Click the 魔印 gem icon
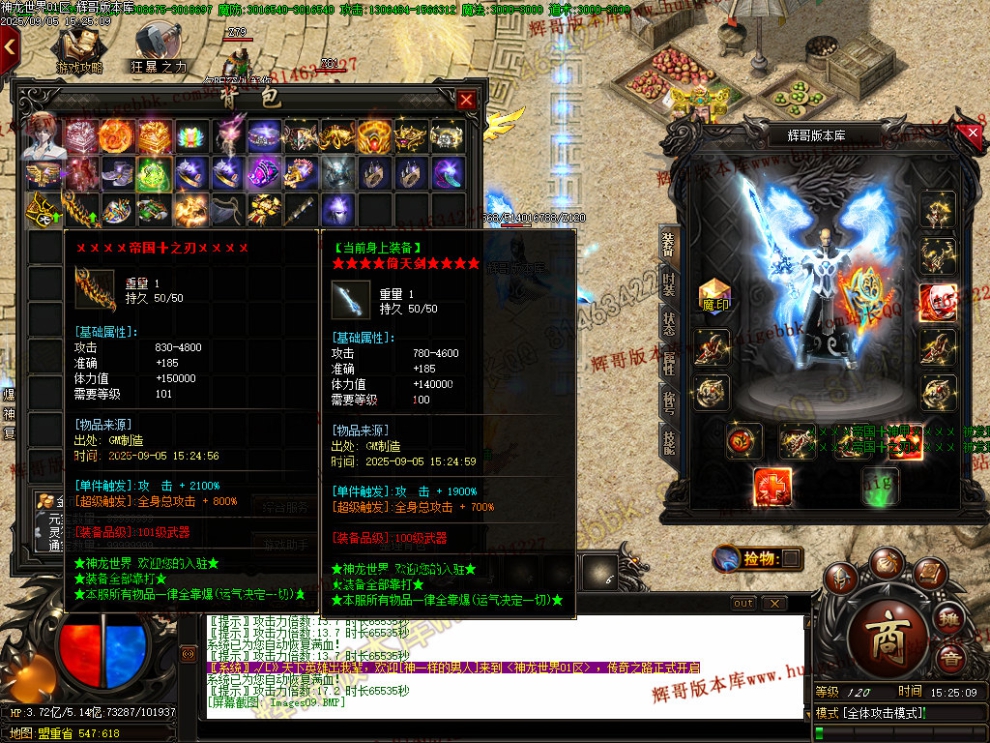The image size is (990, 743). pos(714,296)
